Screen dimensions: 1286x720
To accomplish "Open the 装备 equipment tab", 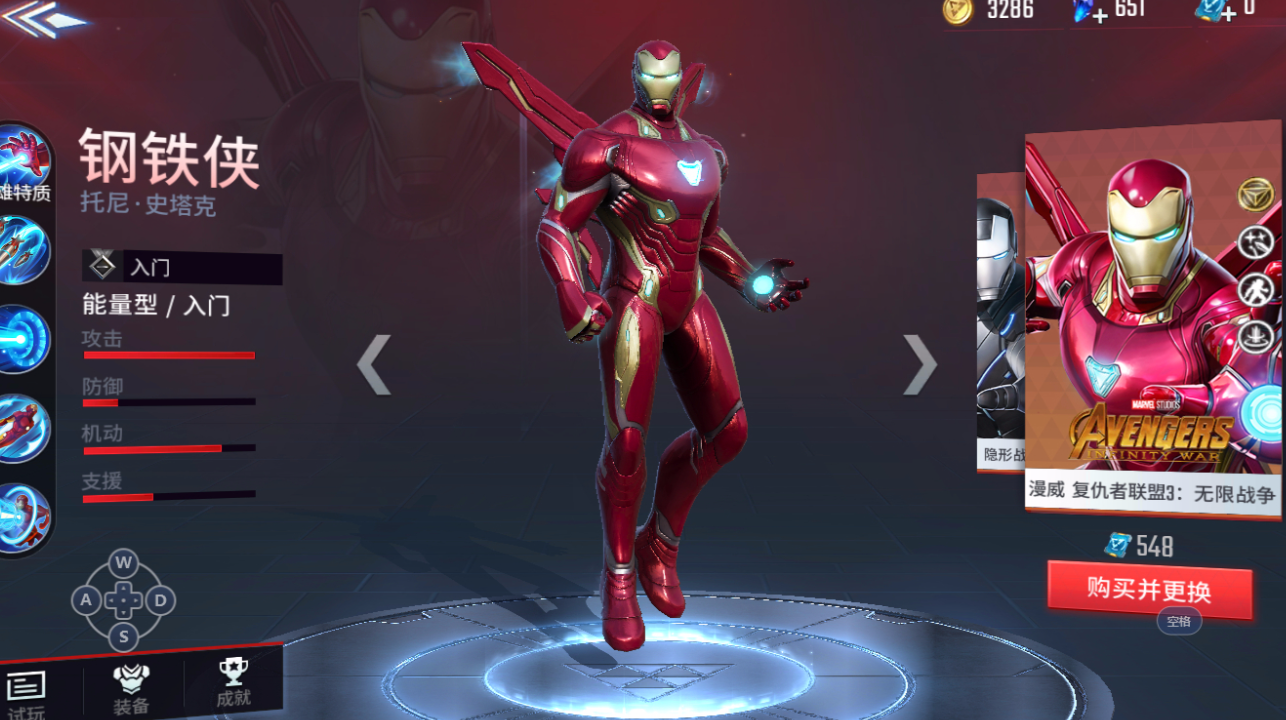I will [x=131, y=687].
